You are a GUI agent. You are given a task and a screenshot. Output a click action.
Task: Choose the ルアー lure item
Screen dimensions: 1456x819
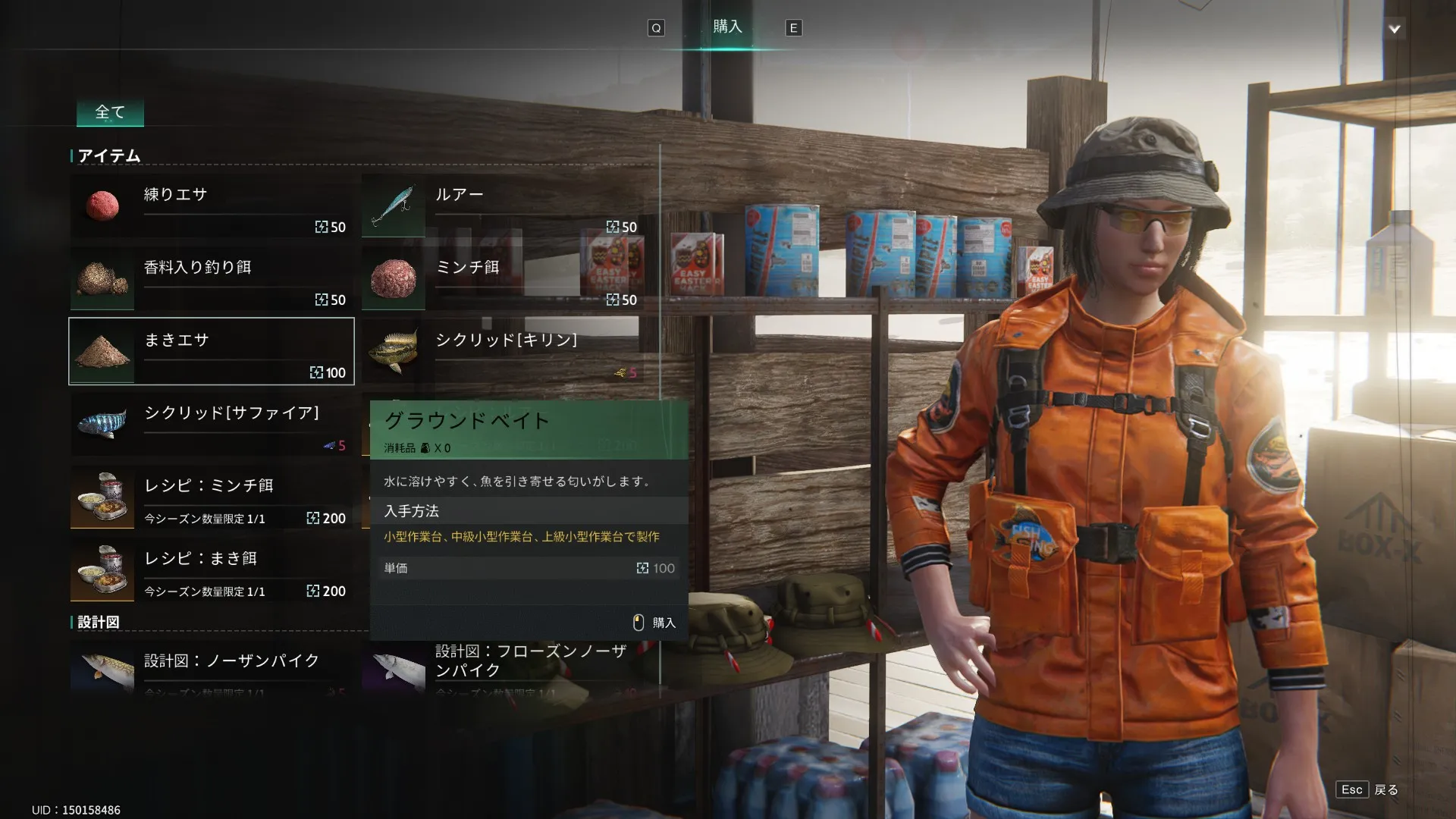click(x=503, y=206)
